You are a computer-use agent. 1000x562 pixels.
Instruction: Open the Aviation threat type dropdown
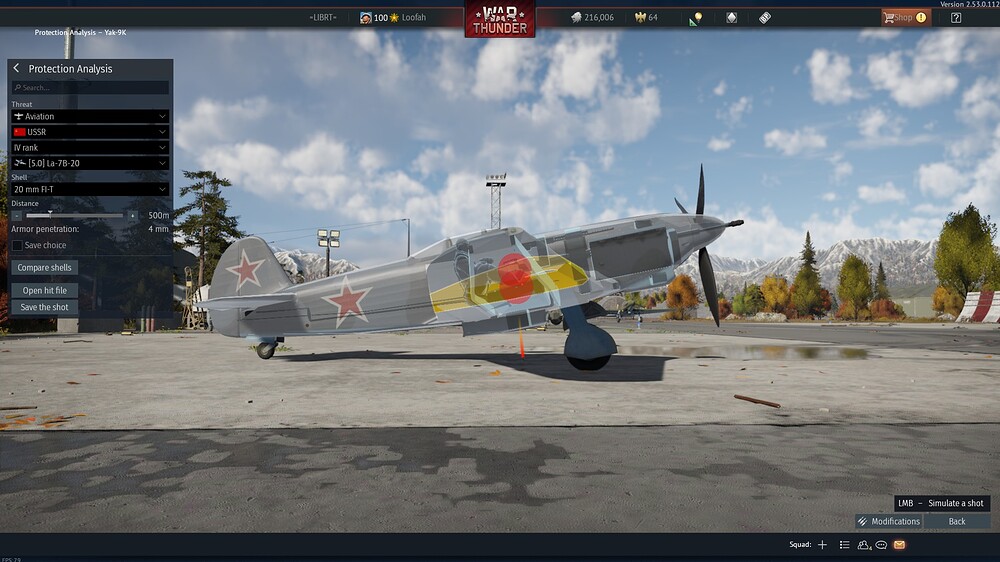pos(90,117)
